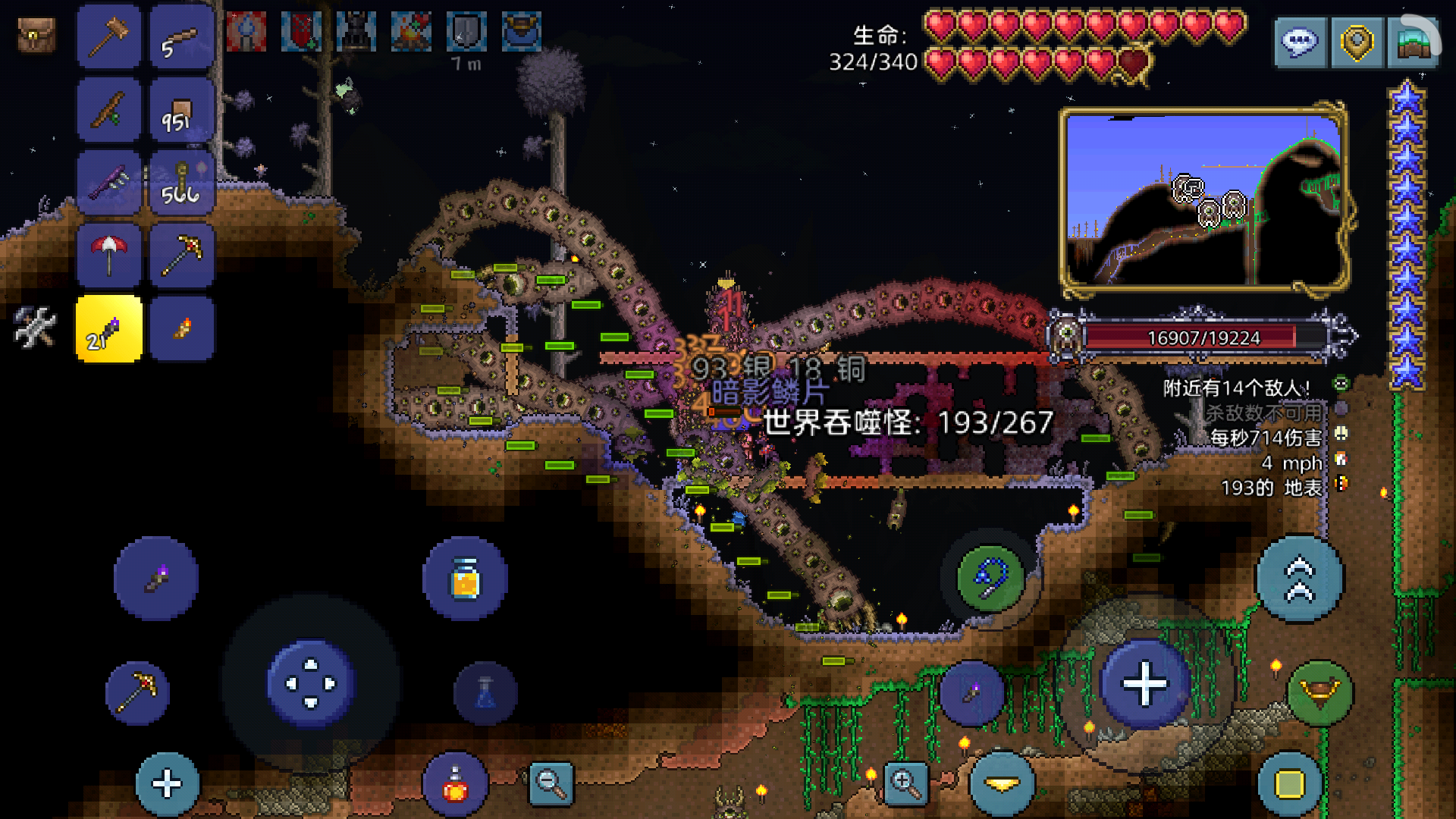Use the honey jar buff button

(465, 579)
